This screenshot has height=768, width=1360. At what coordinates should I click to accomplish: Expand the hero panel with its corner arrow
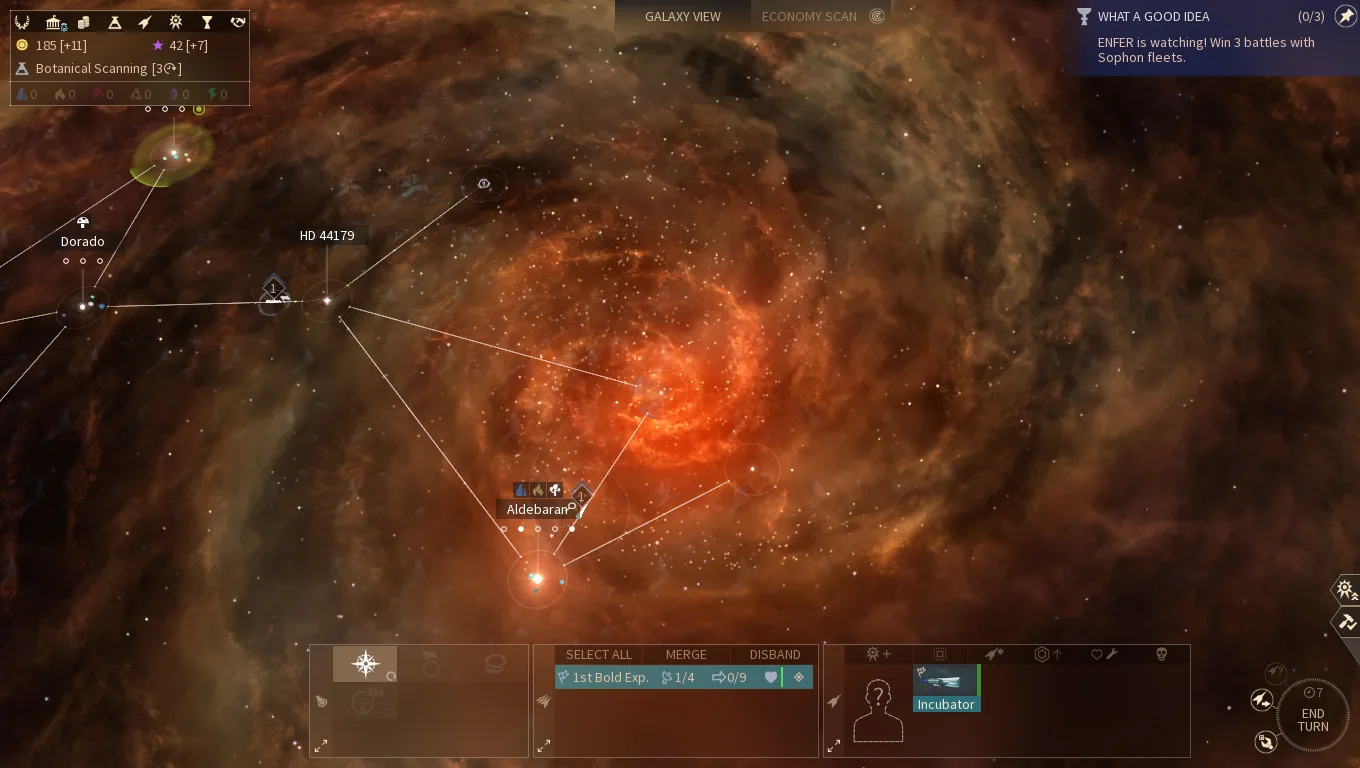click(834, 745)
